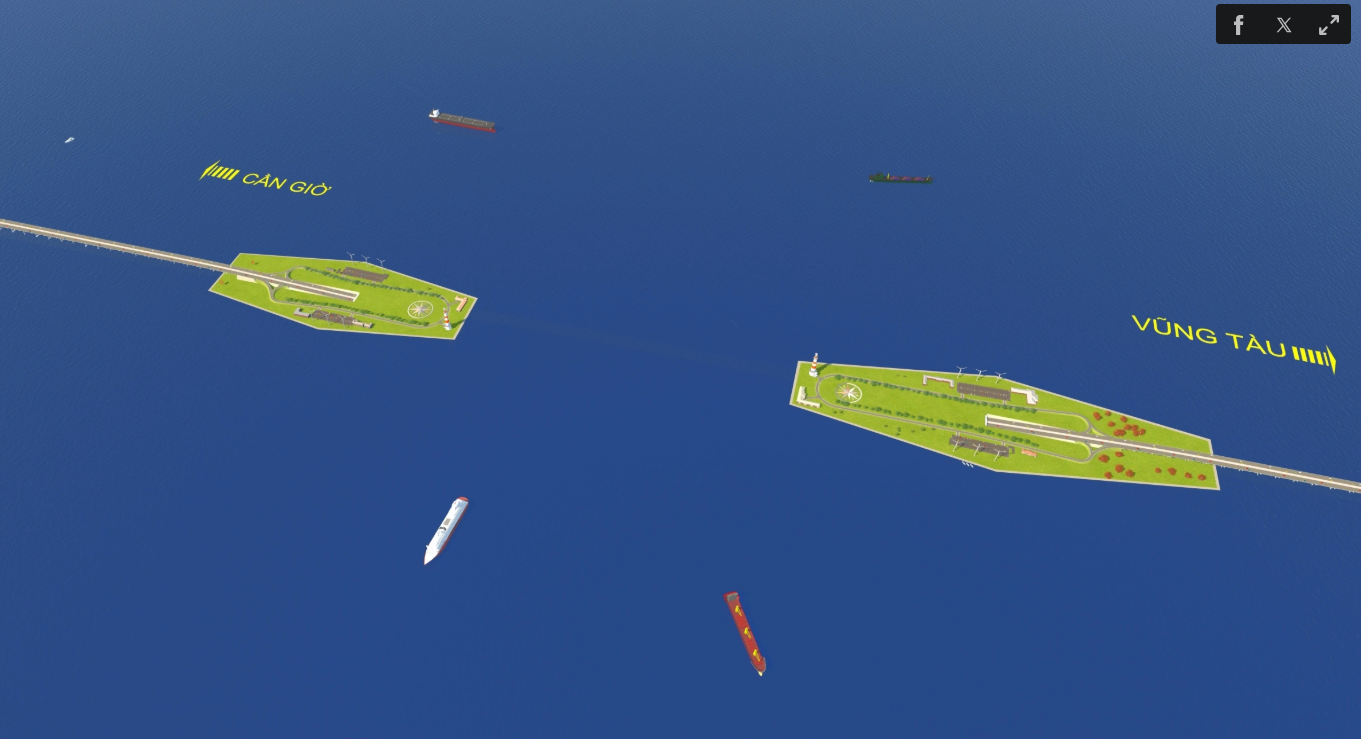Select the white cruise ship
The width and height of the screenshot is (1361, 739).
(446, 530)
